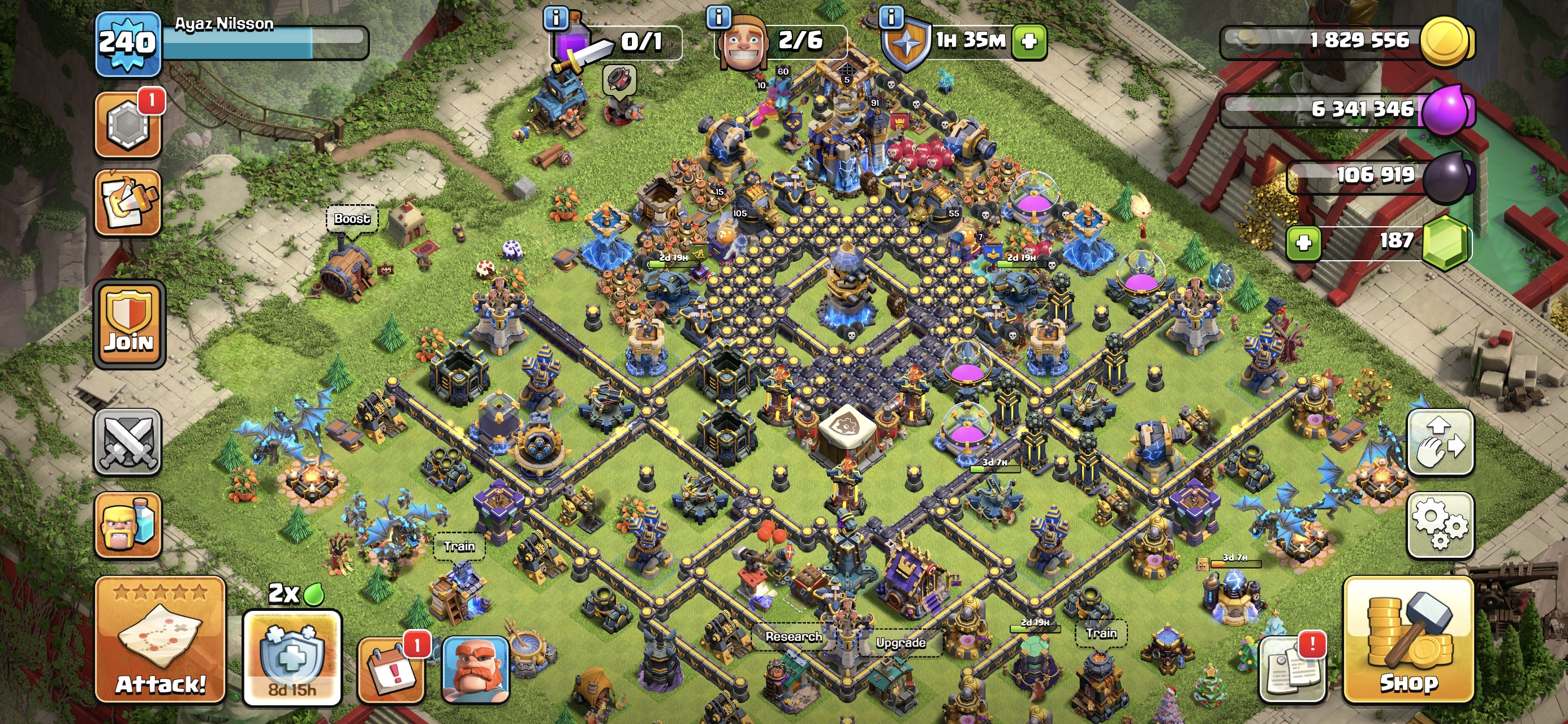Add gems with the green plus
The width and height of the screenshot is (1568, 724).
point(1303,242)
